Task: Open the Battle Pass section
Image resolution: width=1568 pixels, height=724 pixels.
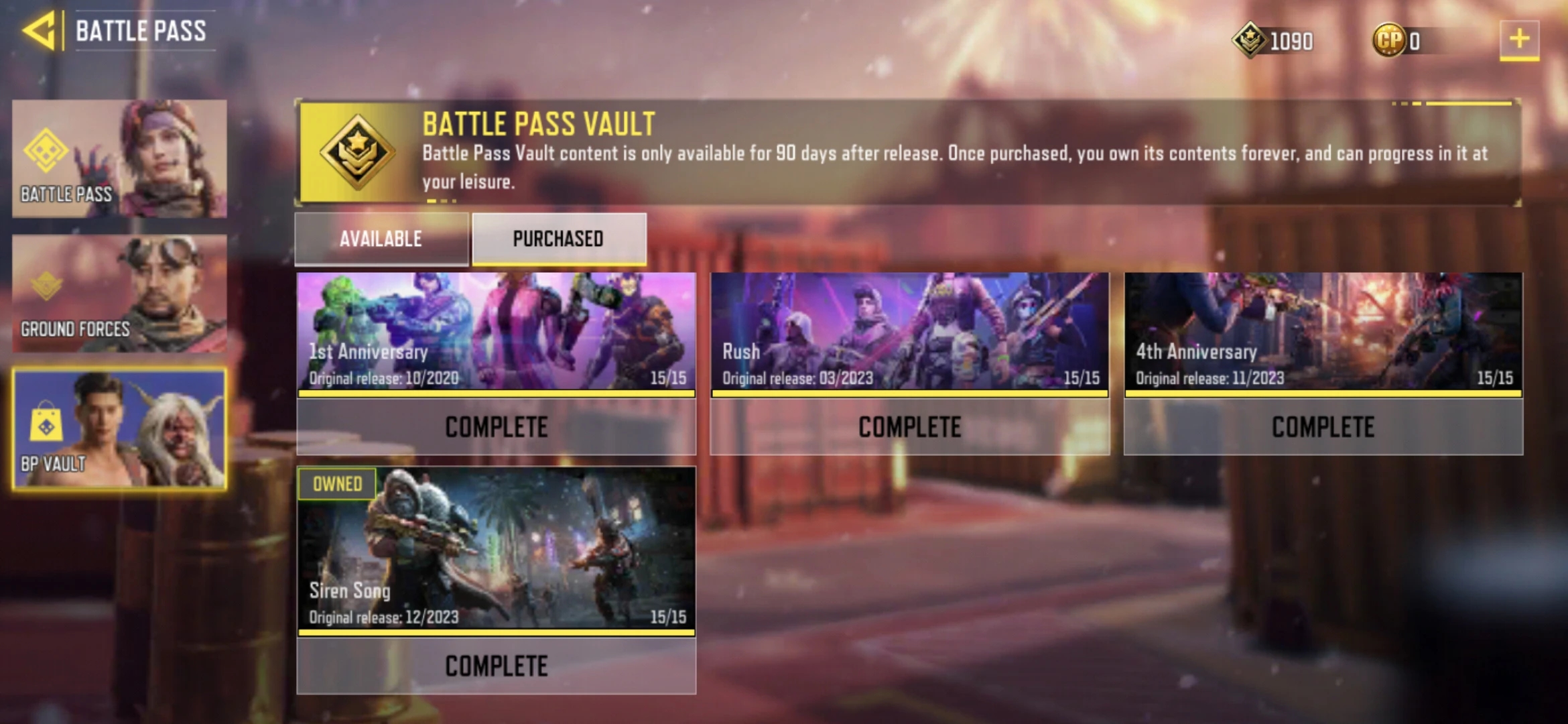Action: (119, 159)
